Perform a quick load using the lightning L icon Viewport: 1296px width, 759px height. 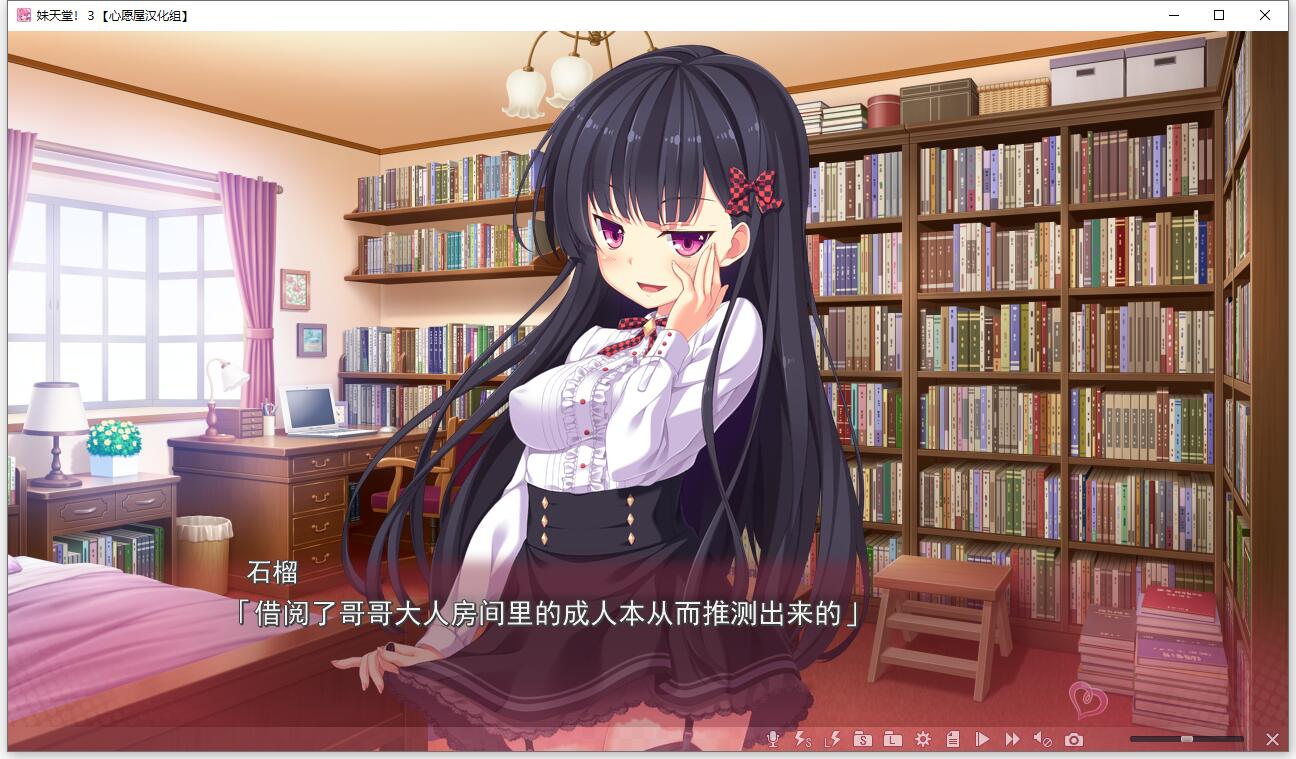pos(831,740)
